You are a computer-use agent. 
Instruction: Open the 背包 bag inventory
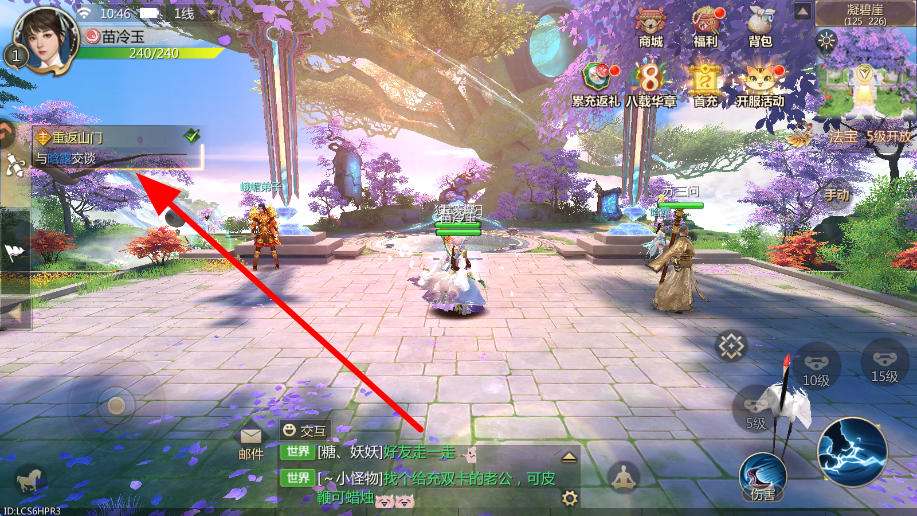(x=760, y=25)
